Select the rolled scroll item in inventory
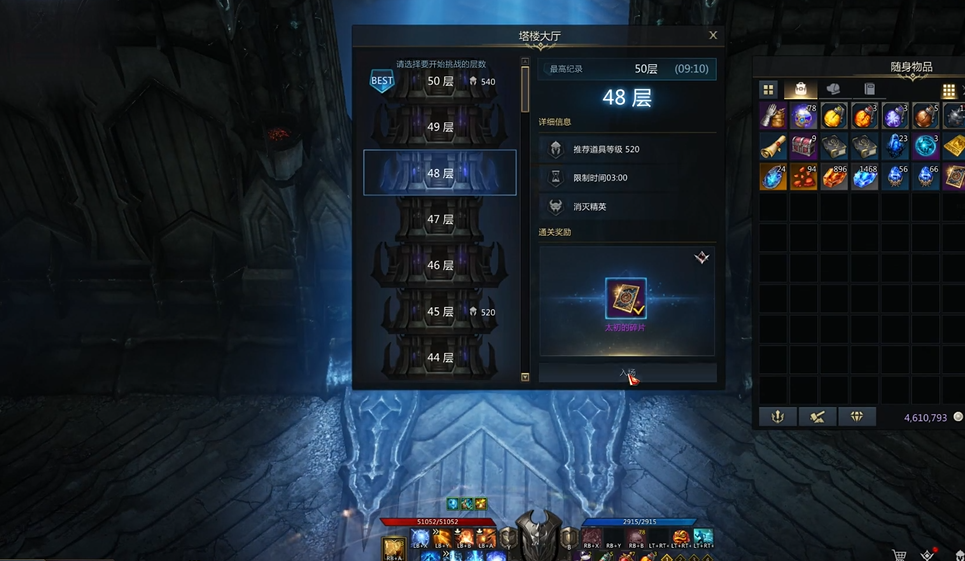This screenshot has height=561, width=965. point(773,146)
